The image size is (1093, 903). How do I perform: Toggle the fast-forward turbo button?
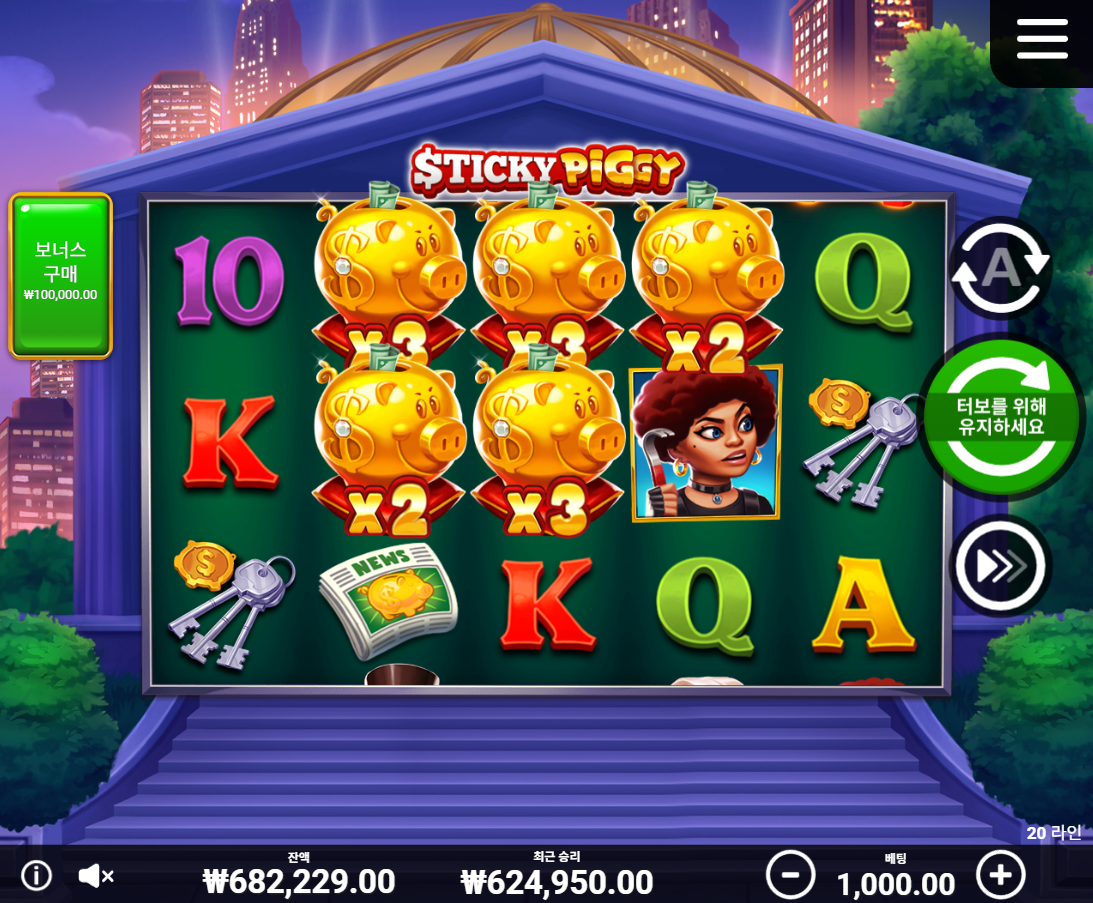point(999,566)
